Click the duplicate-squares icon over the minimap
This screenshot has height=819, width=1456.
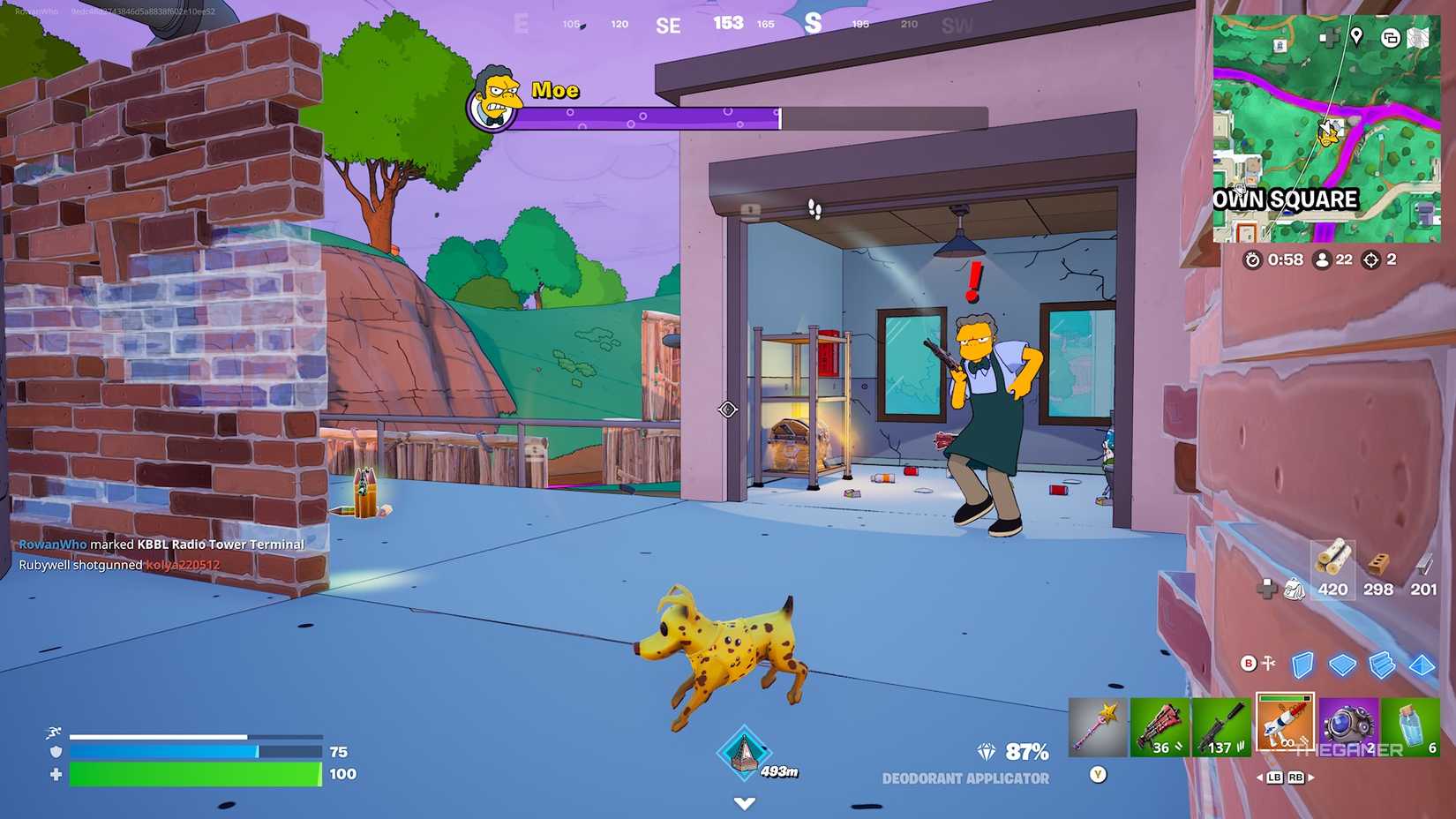pyautogui.click(x=1390, y=39)
